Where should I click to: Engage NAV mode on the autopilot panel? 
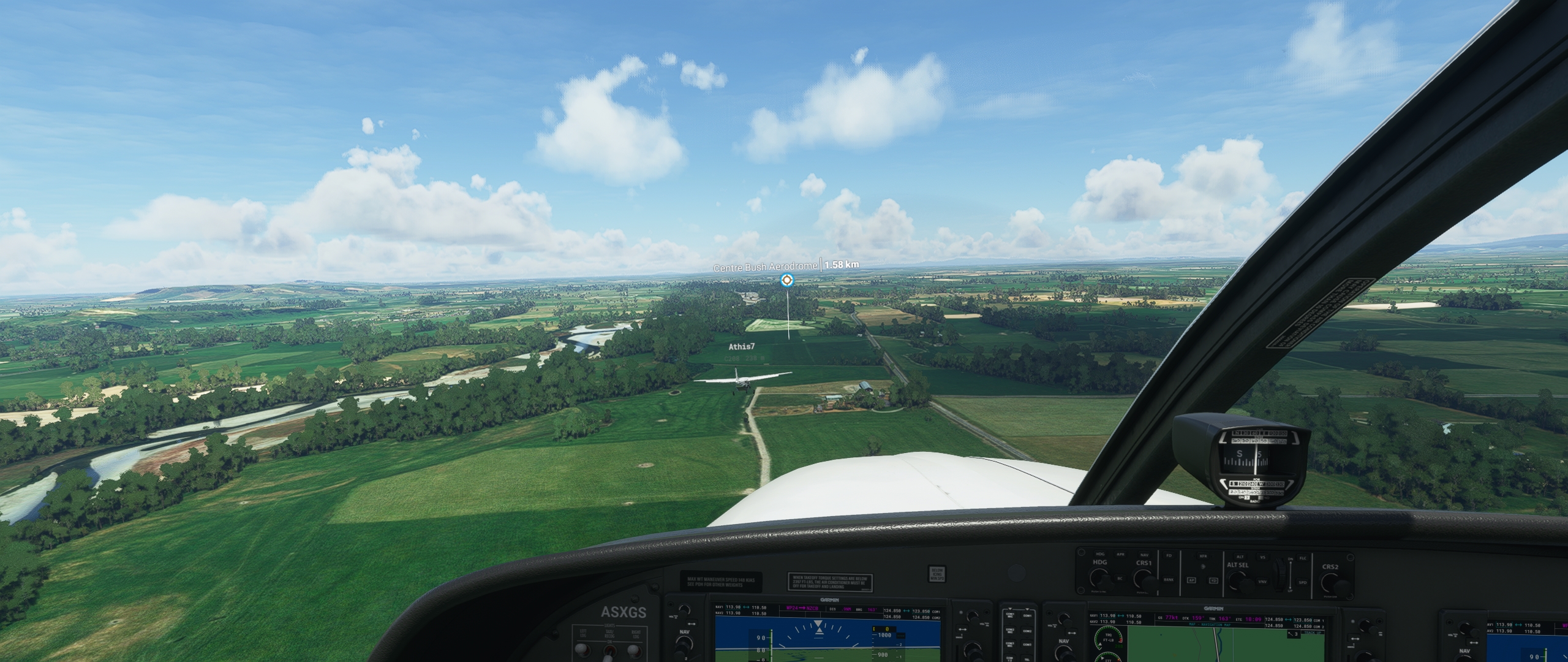click(1145, 555)
